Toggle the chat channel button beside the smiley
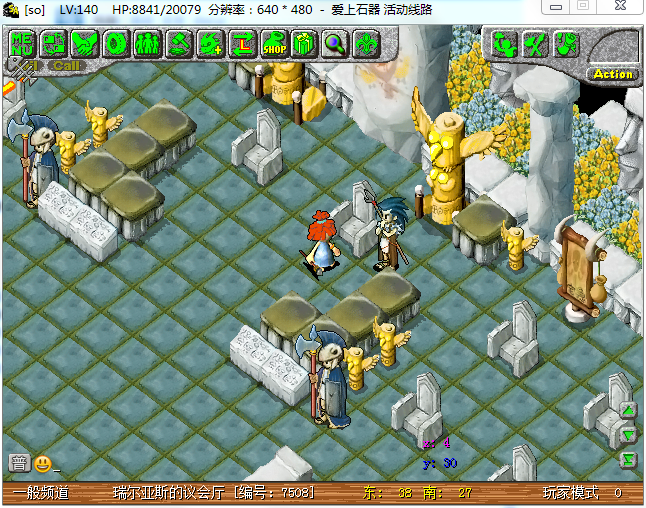The height and width of the screenshot is (508, 646). coord(18,463)
